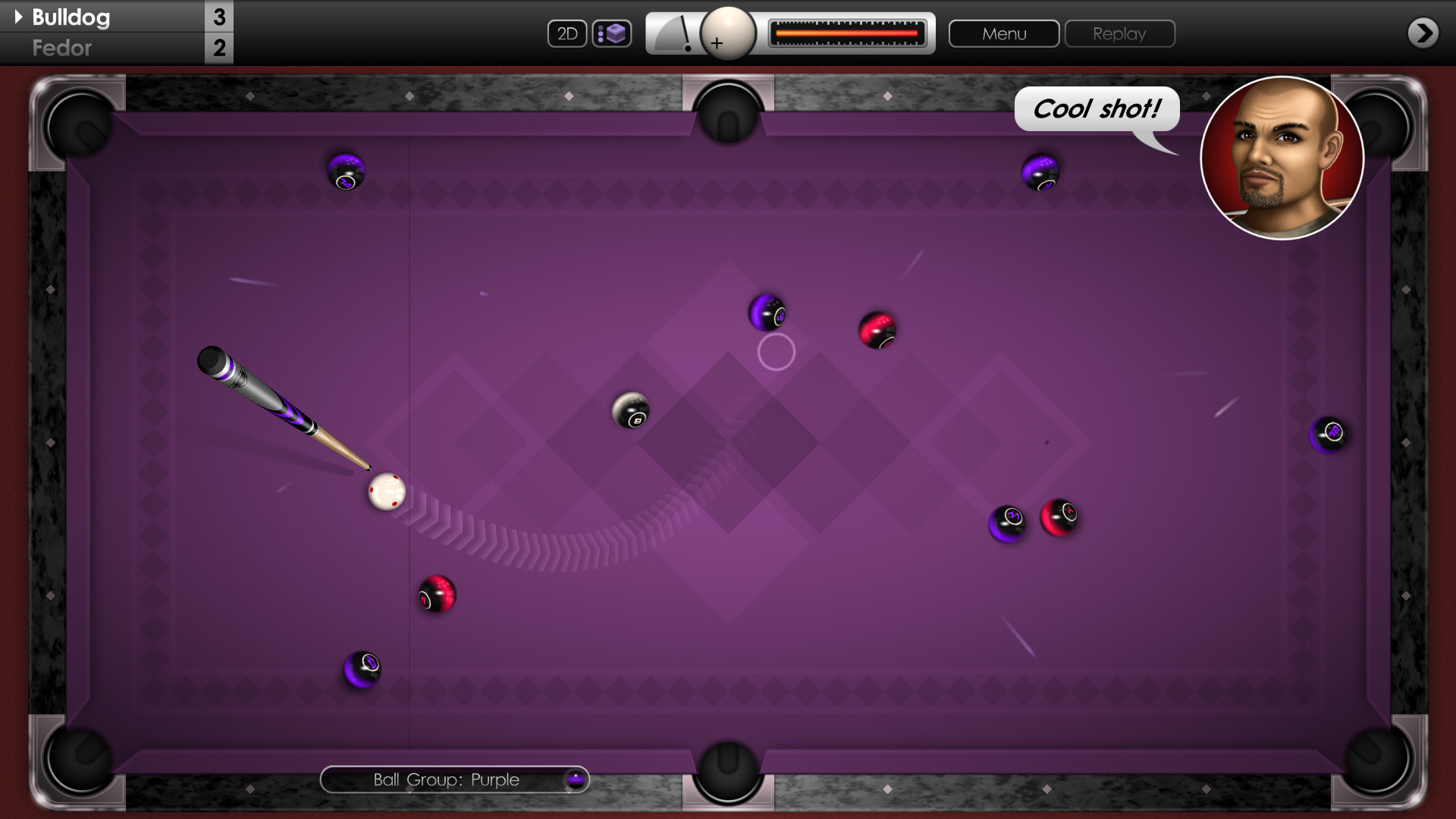
Task: Expand the arrow next to Bulldog
Action: [x=17, y=17]
